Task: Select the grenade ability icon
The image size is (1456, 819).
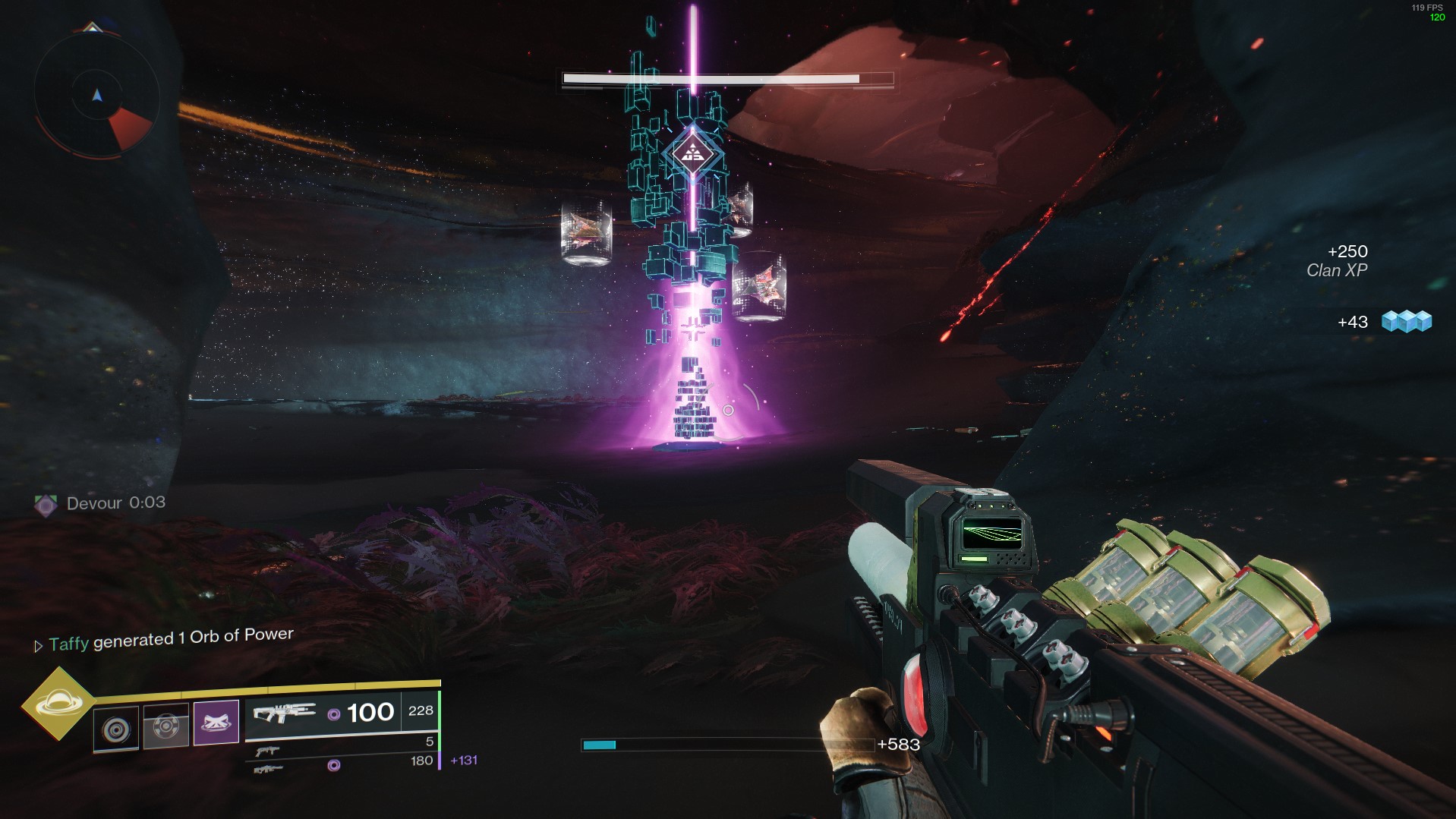Action: (x=116, y=729)
